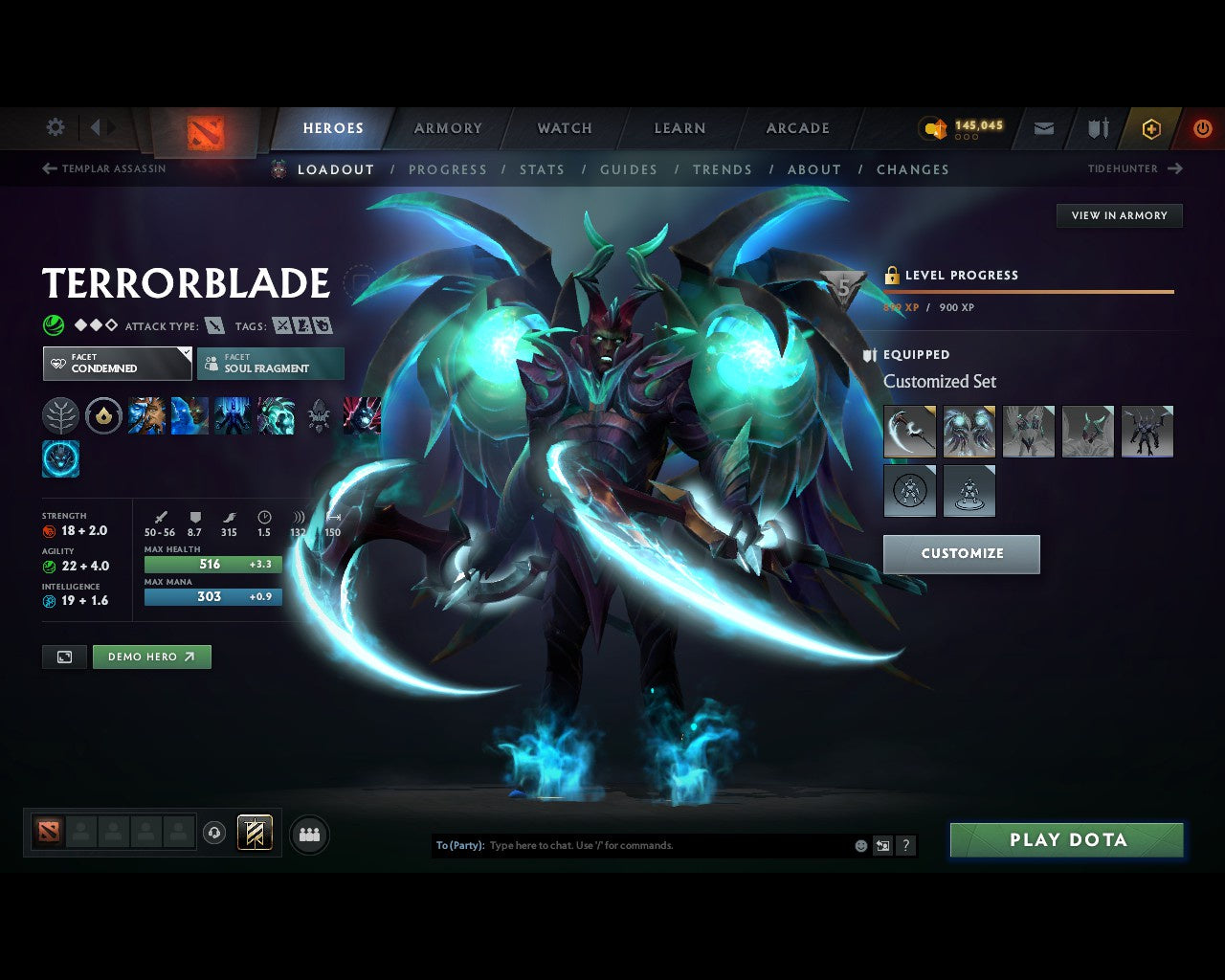
Task: Click the armory shield icon near Shards balance
Action: pyautogui.click(x=1097, y=127)
